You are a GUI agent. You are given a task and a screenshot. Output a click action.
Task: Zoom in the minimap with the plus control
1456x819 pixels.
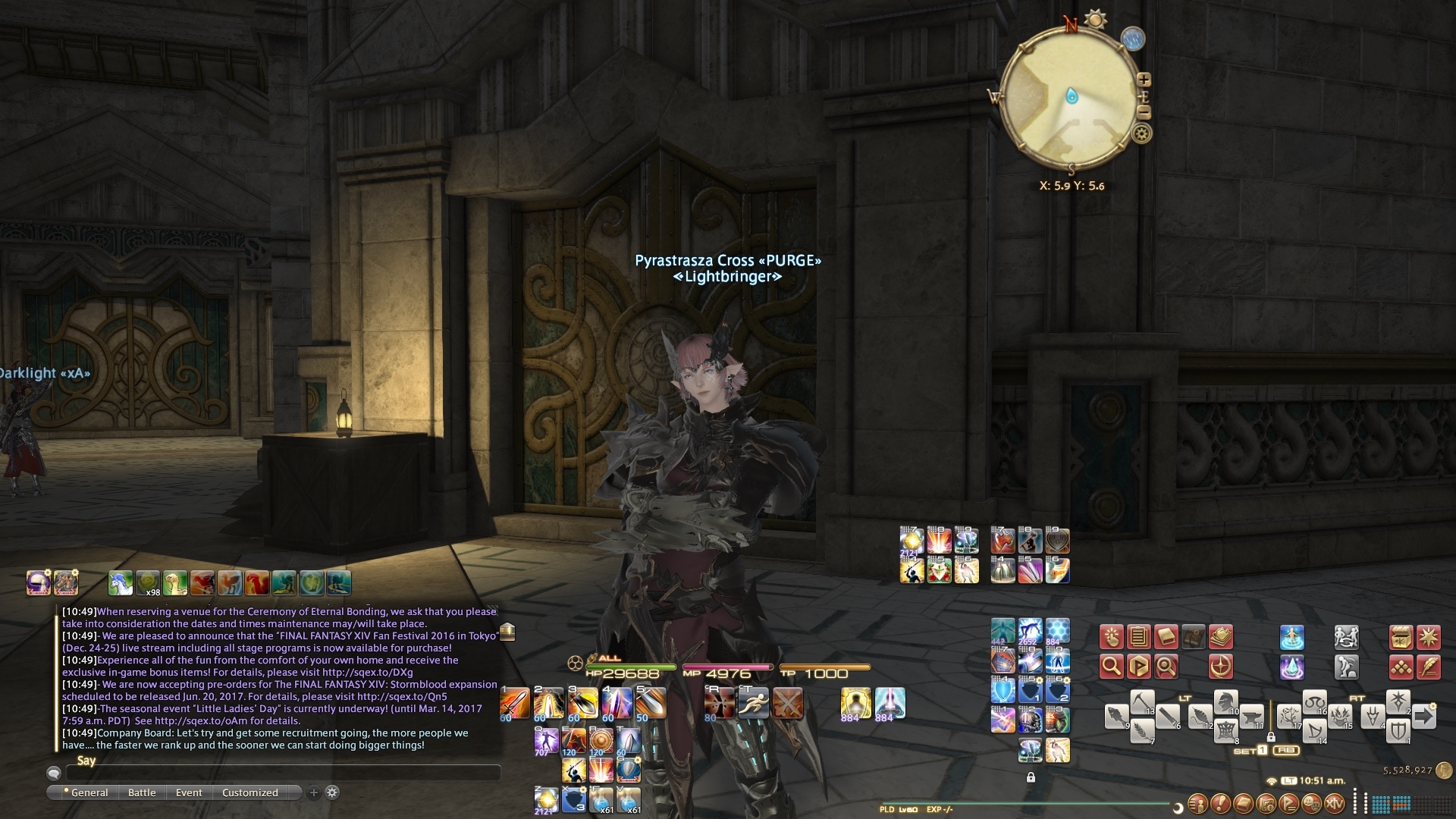[x=1145, y=78]
